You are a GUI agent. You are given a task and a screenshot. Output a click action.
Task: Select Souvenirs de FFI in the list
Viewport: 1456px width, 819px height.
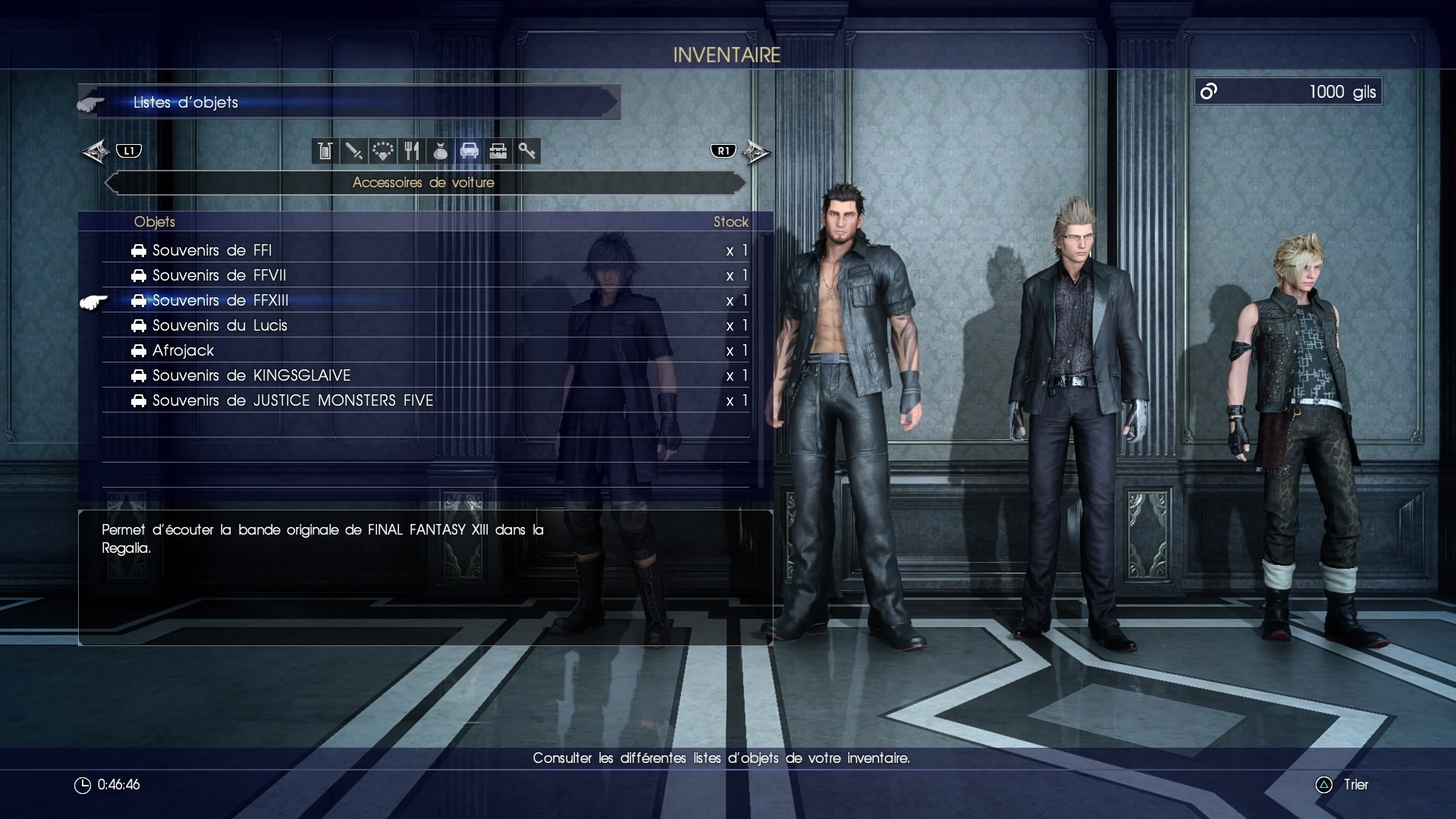click(x=212, y=250)
